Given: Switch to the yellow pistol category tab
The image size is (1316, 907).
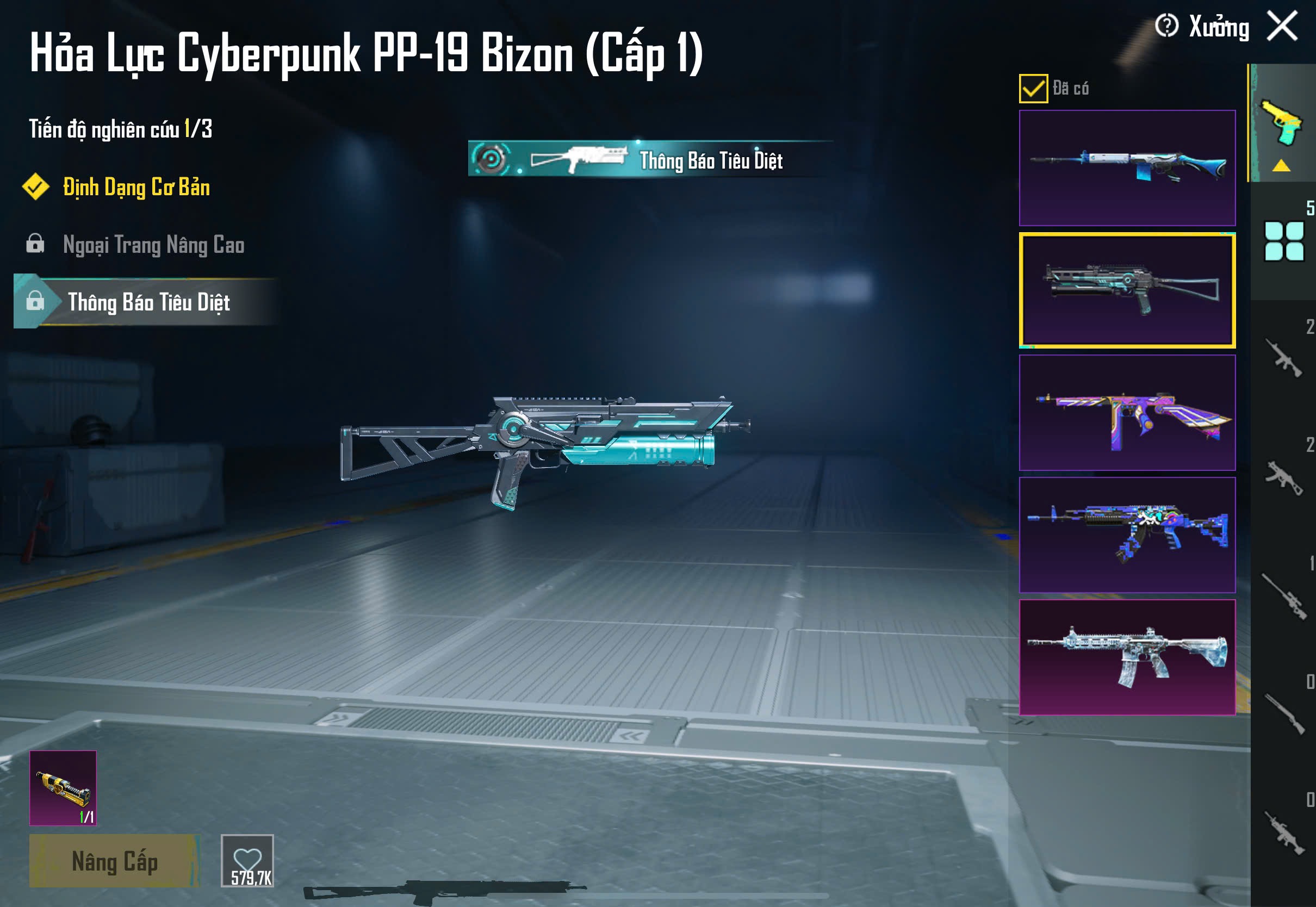Looking at the screenshot, I should pyautogui.click(x=1282, y=123).
